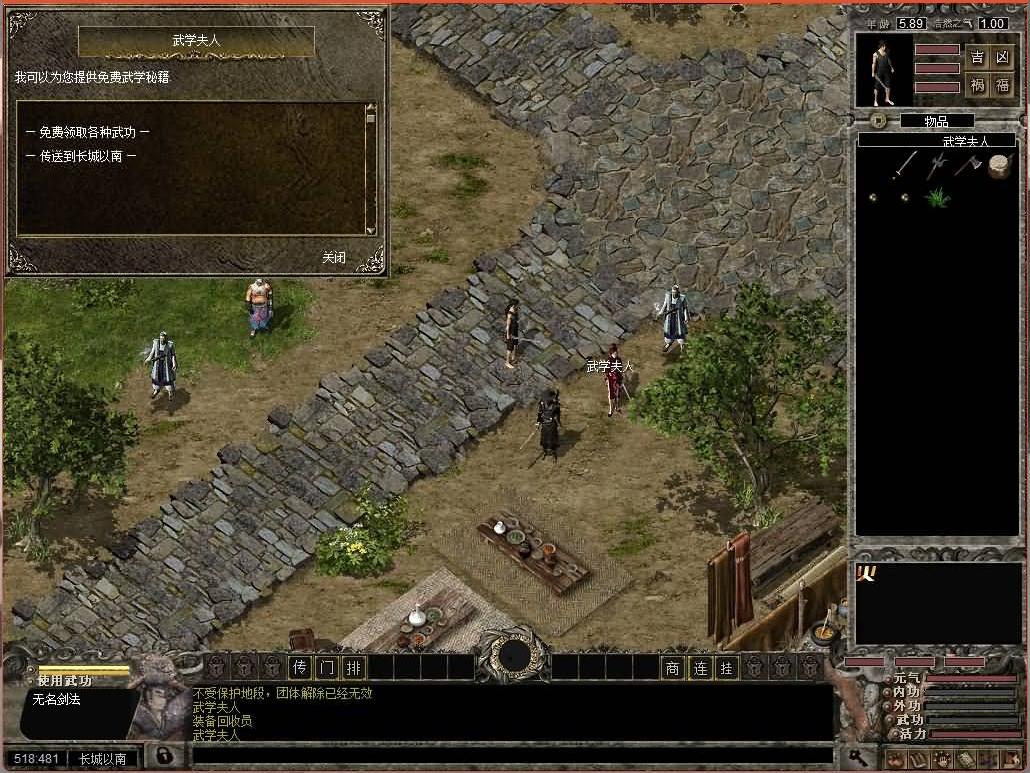Click the 吉 button

pos(977,57)
